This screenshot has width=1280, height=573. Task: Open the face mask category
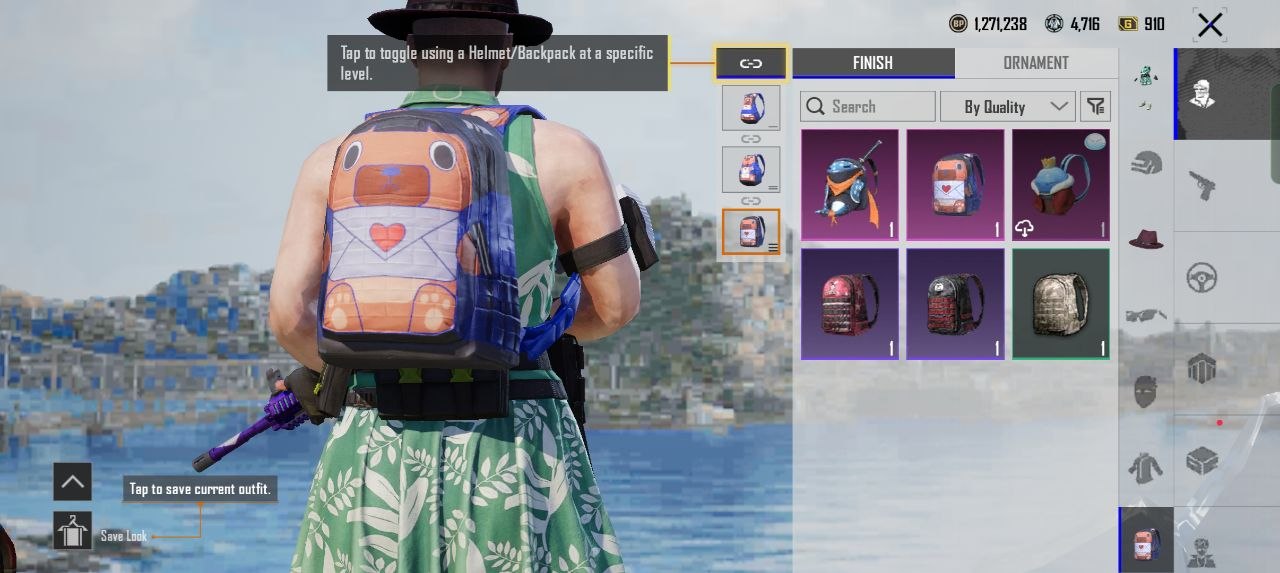1146,391
